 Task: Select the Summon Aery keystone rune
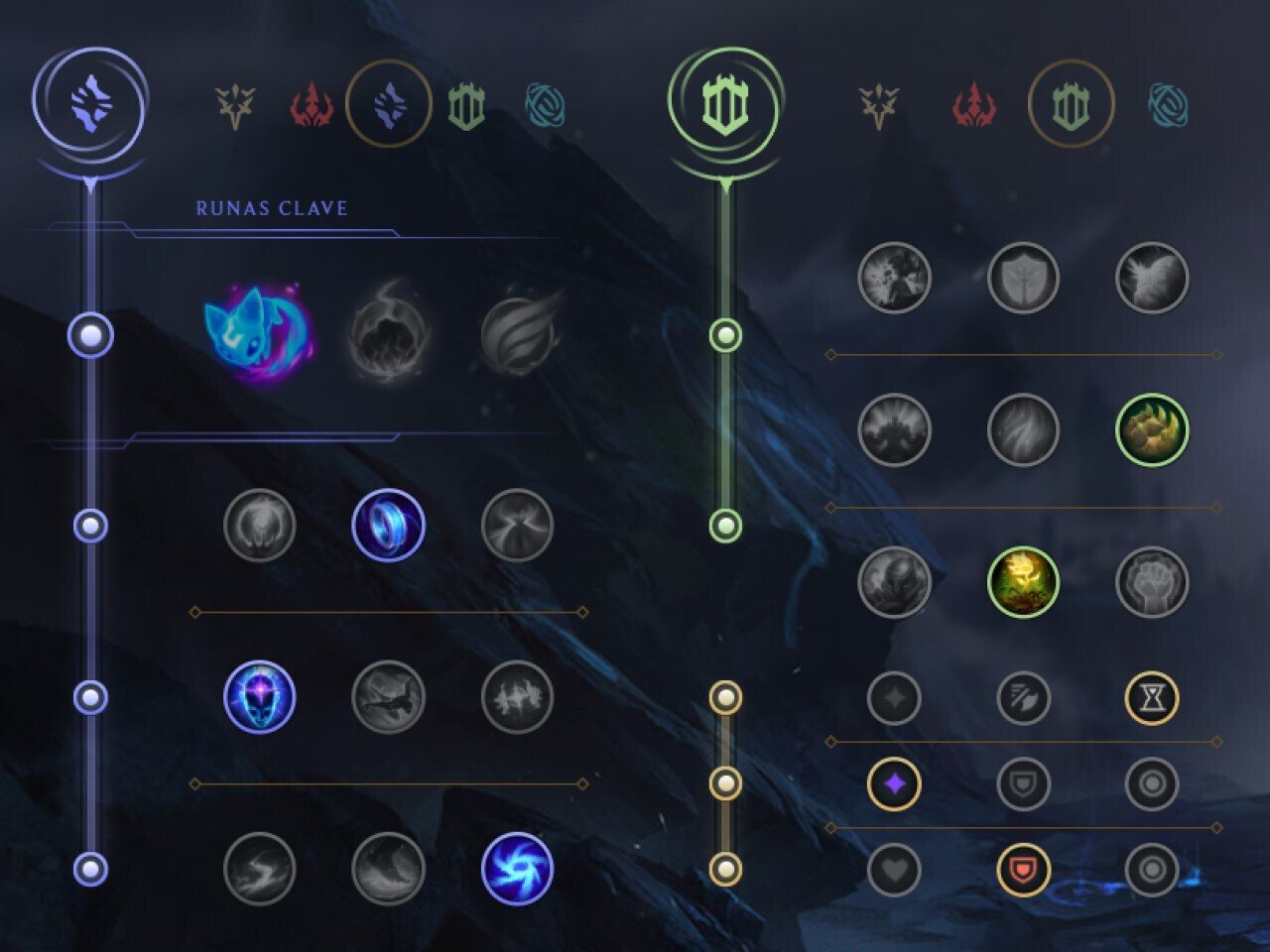point(262,332)
